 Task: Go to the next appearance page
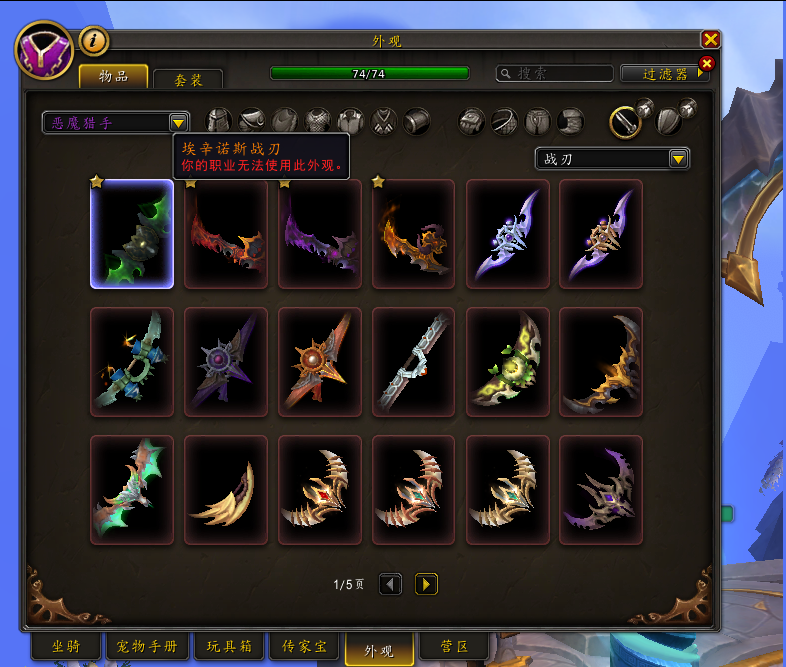coord(426,584)
